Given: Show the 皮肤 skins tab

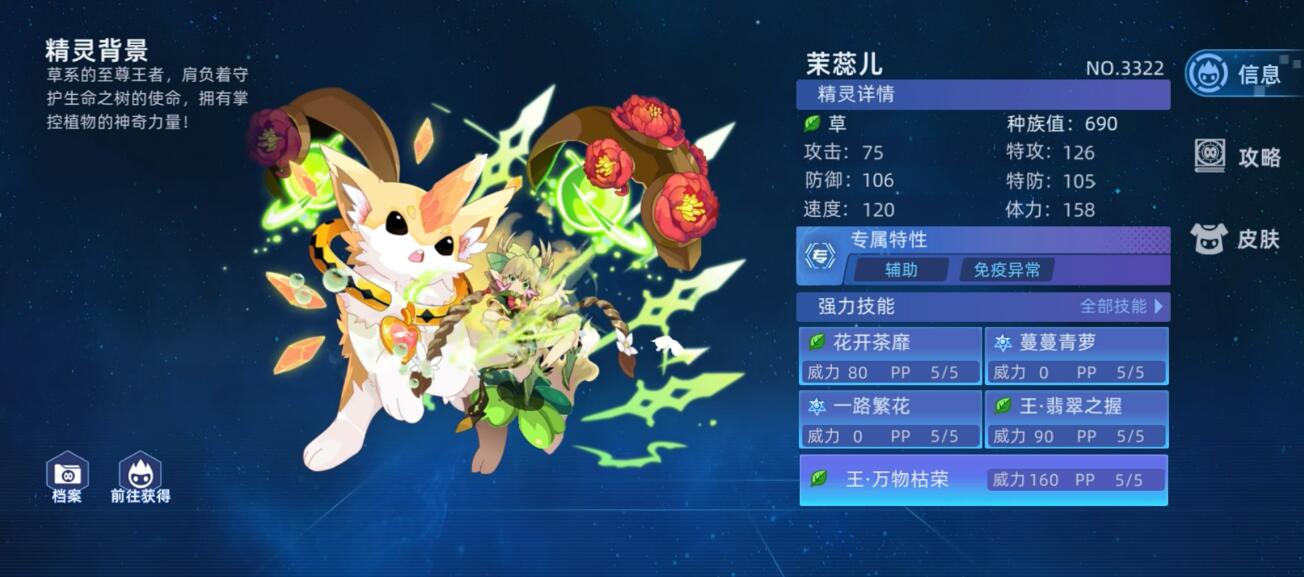Looking at the screenshot, I should tap(1238, 239).
